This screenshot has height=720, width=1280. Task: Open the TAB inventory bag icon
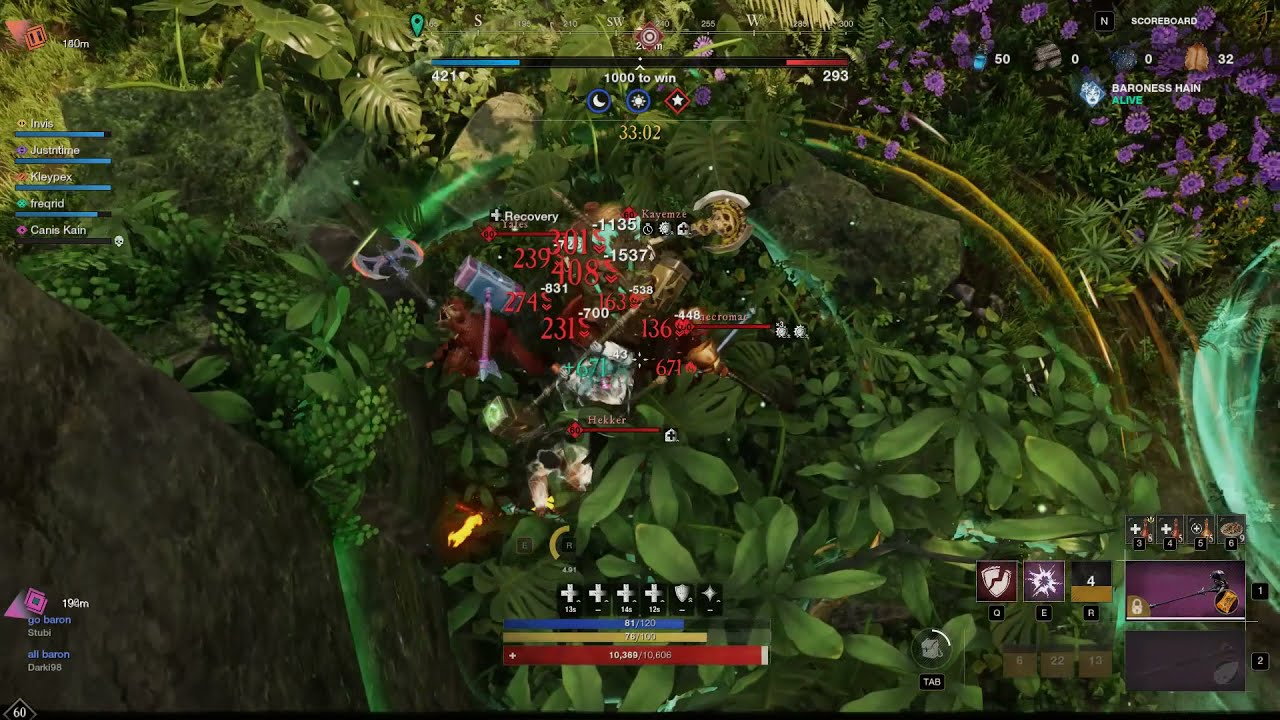(x=932, y=650)
